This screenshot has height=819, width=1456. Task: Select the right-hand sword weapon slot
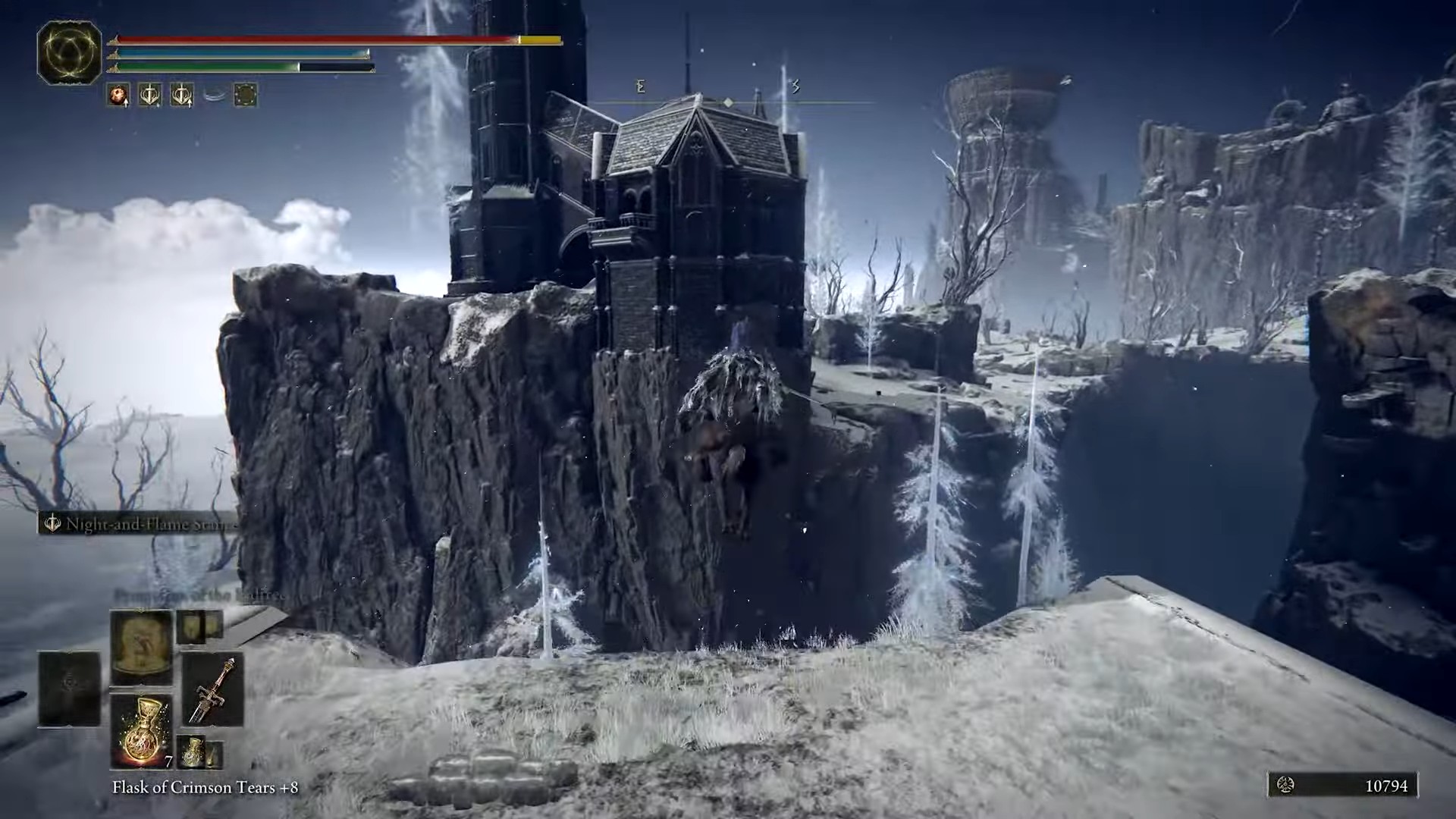(212, 689)
